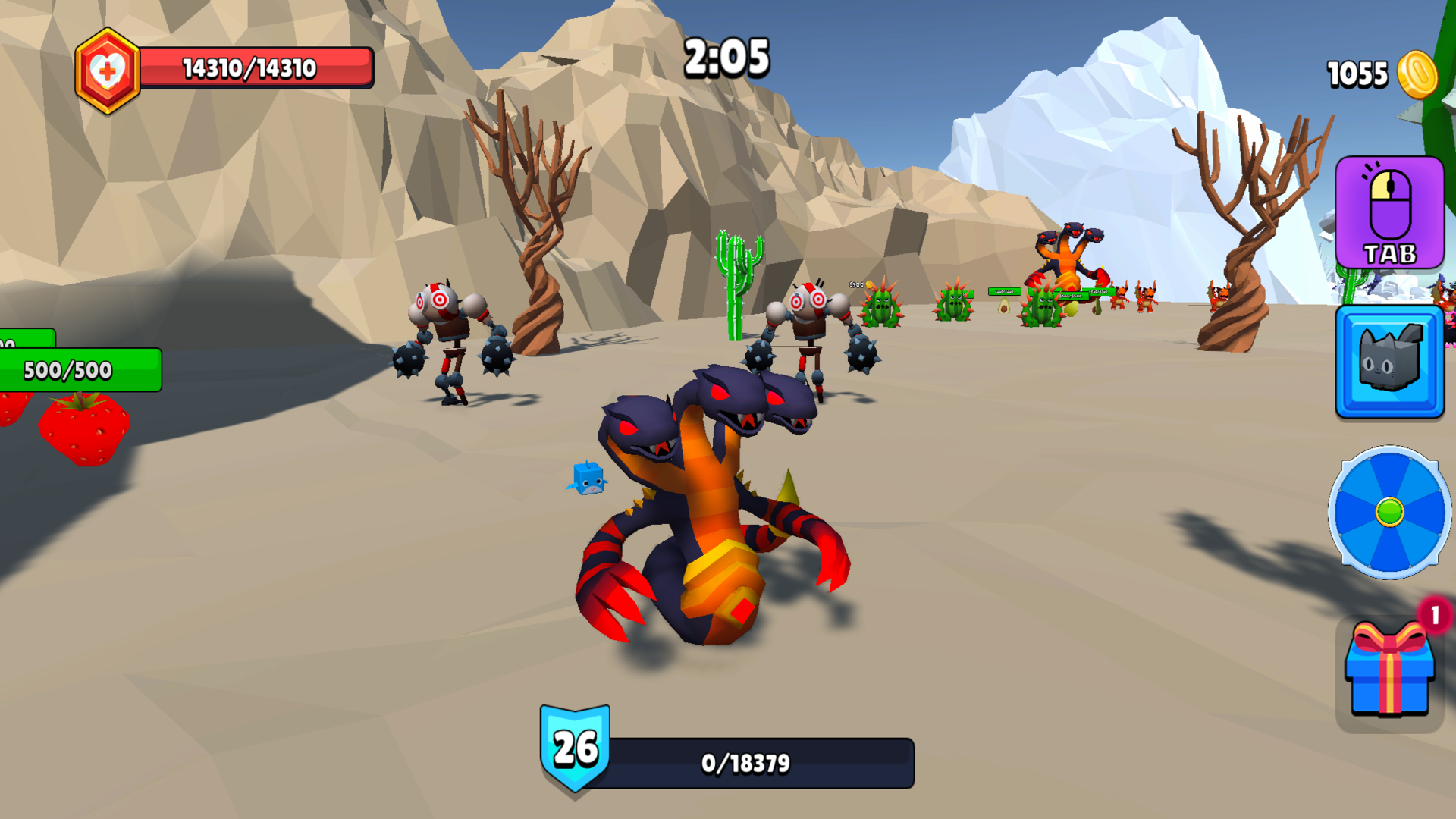Open the pet box inventory
Image resolution: width=1456 pixels, height=819 pixels.
[1389, 362]
